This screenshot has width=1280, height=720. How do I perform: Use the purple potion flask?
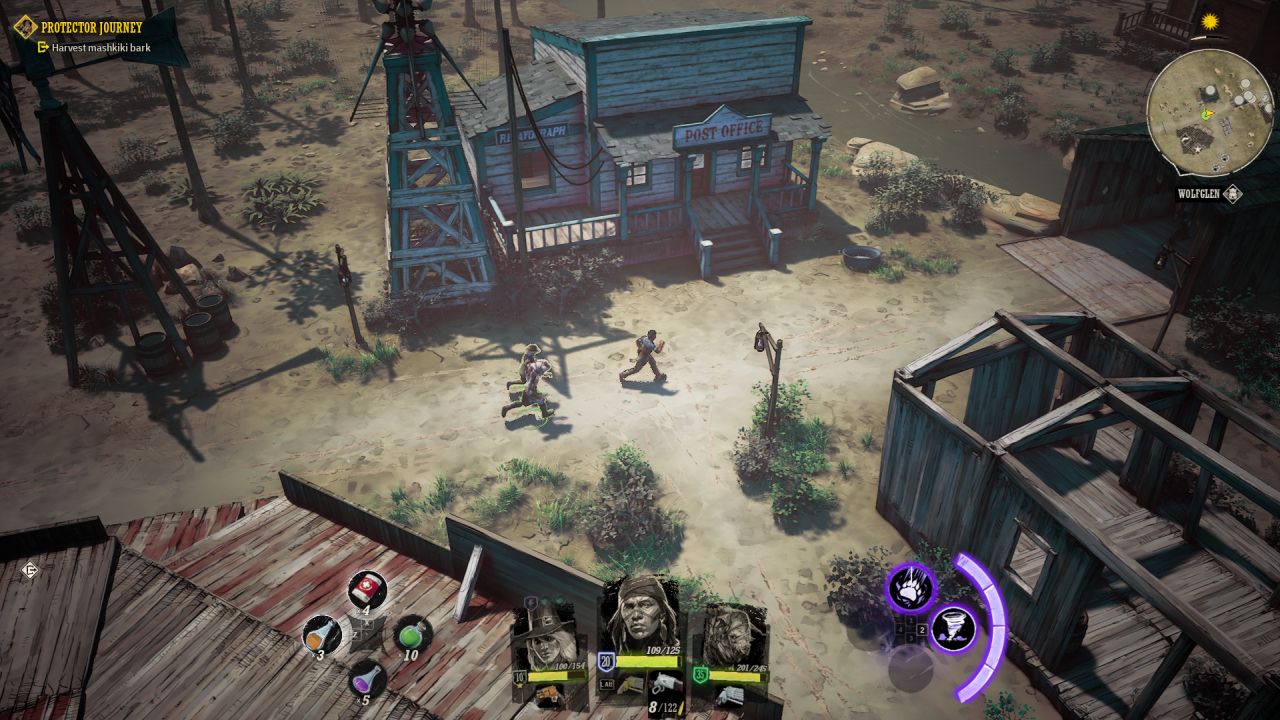coord(367,680)
